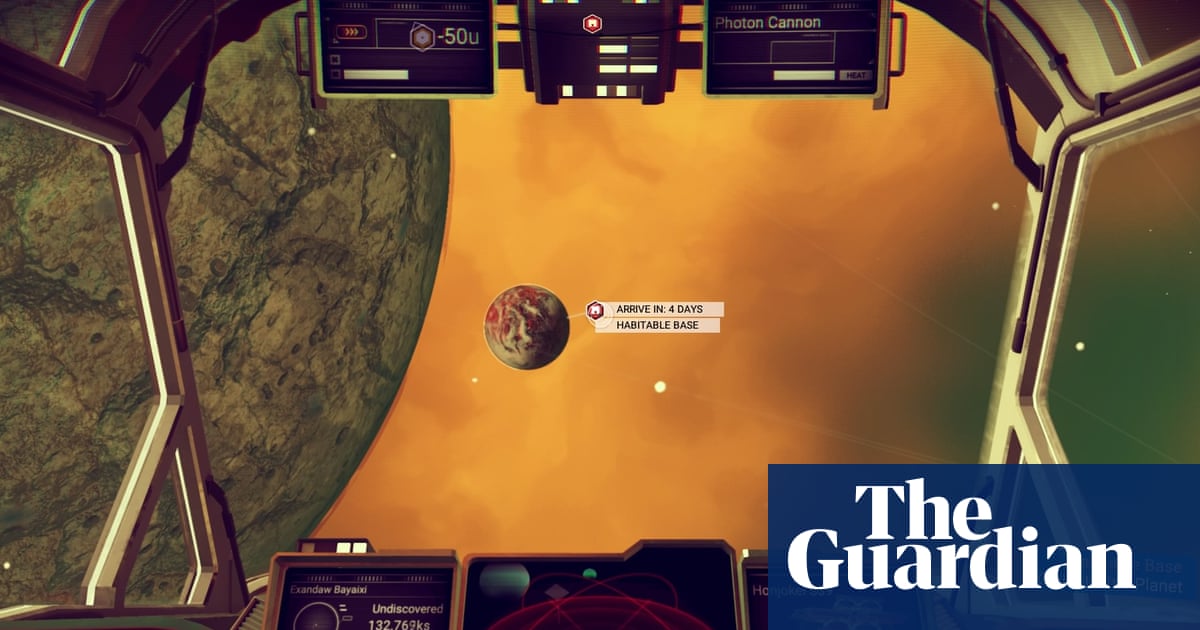Open the Exandaw Bayaixi planet info panel

[365, 596]
